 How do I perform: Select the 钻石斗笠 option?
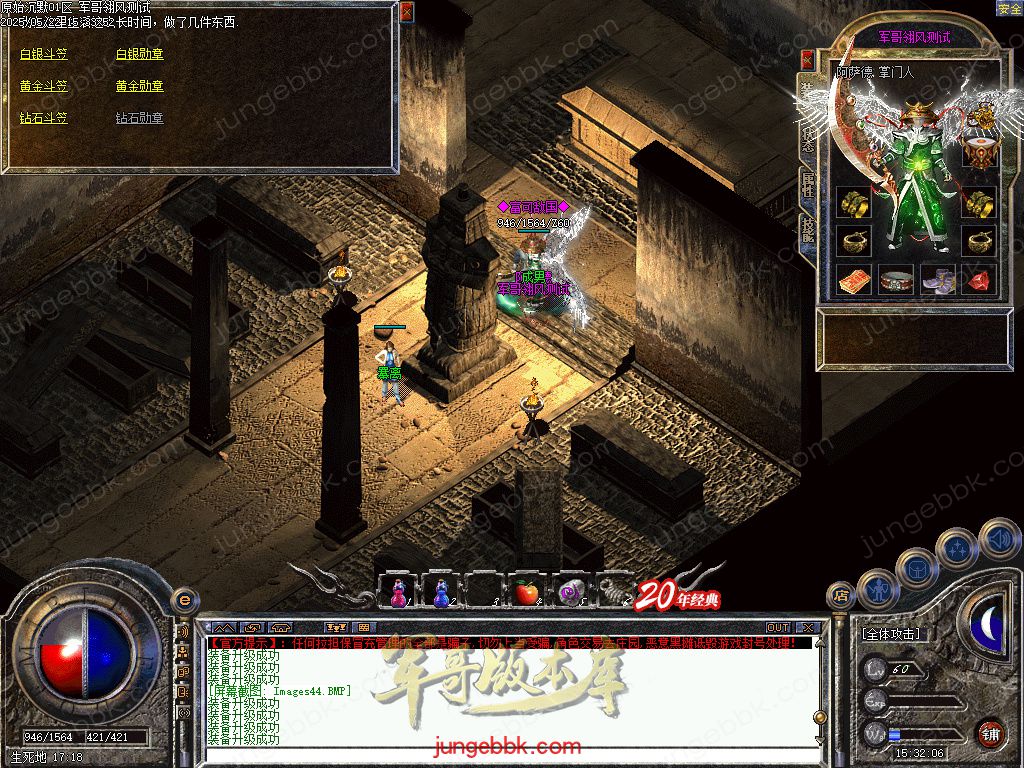(x=44, y=118)
